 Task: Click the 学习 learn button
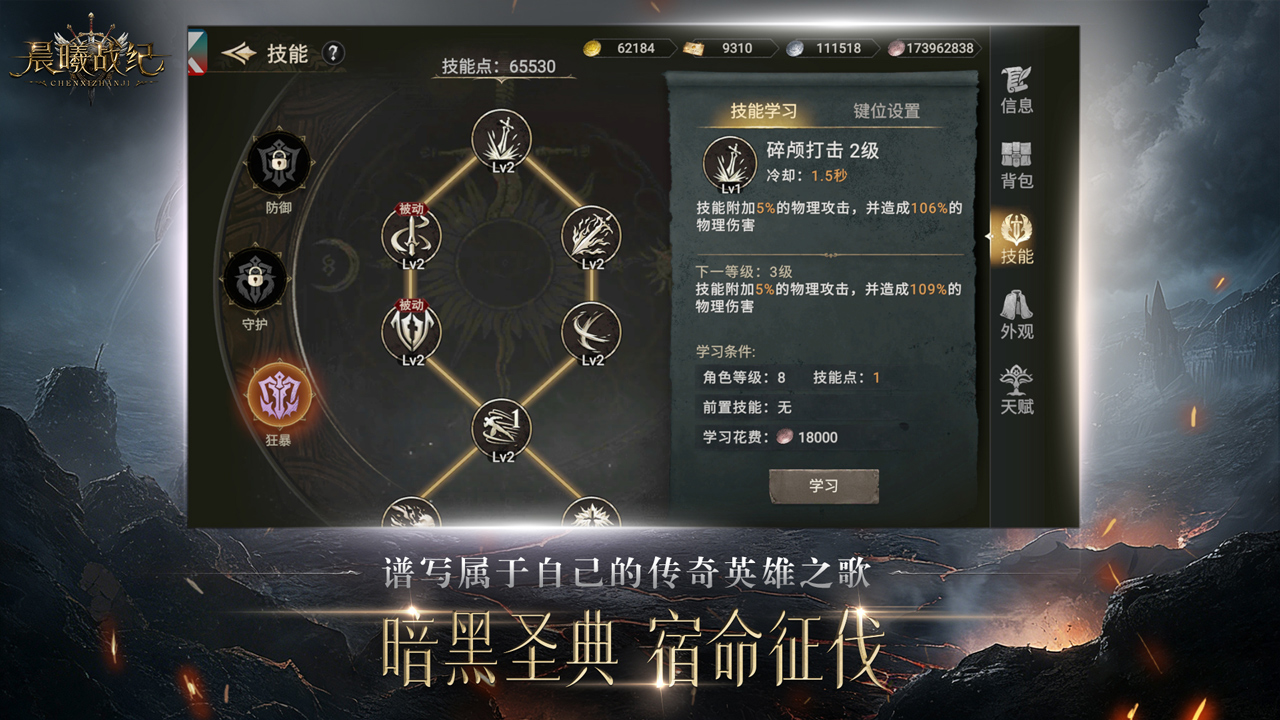click(x=823, y=486)
